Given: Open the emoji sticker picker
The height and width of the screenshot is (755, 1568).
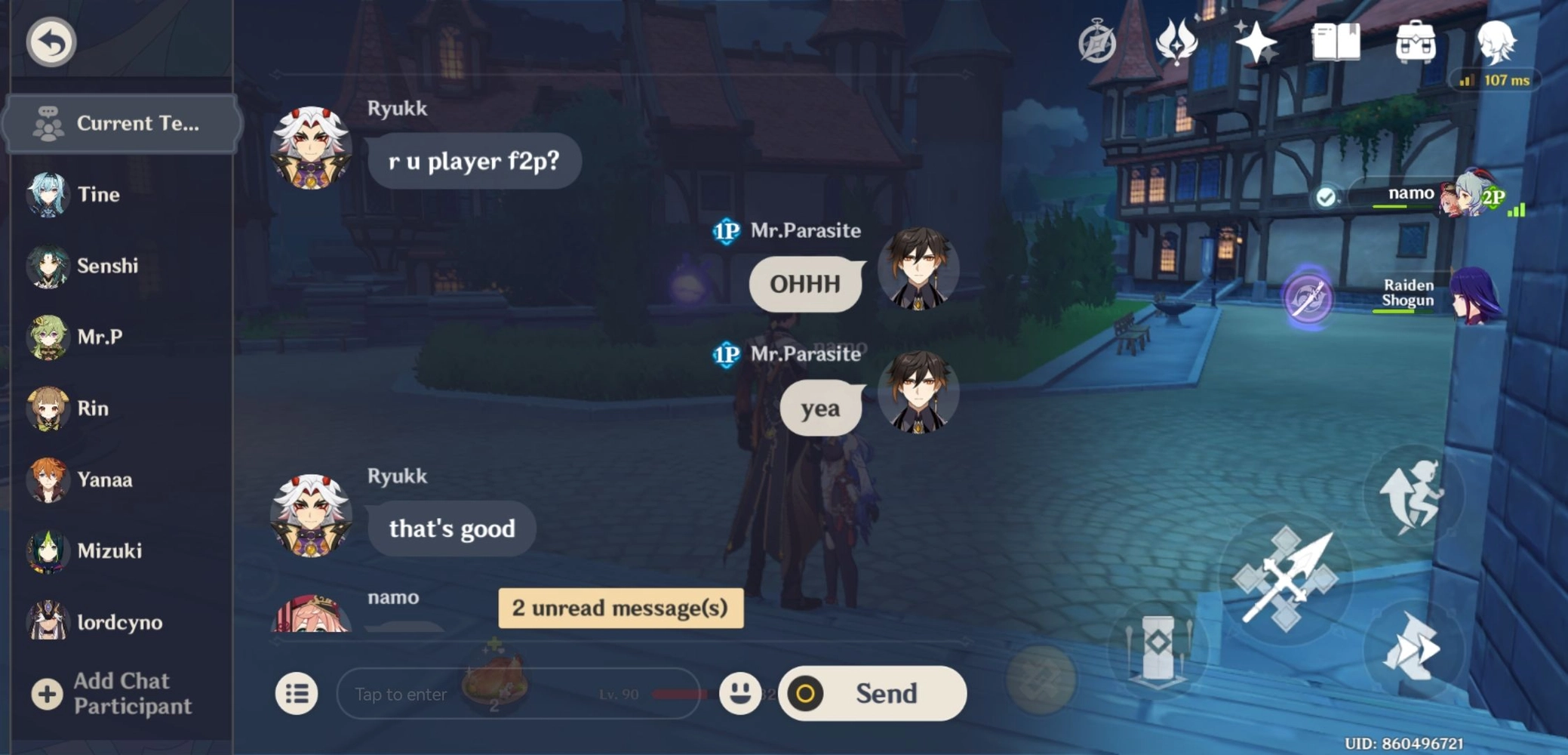Looking at the screenshot, I should pos(741,693).
